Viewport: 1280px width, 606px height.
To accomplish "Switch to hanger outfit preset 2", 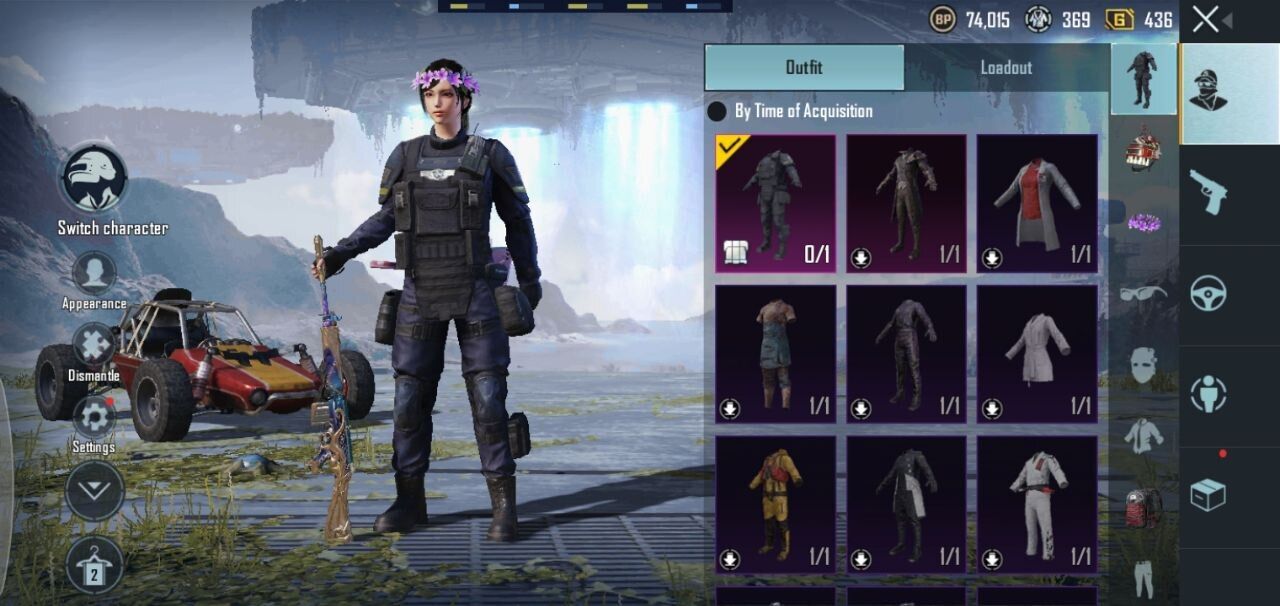I will click(x=94, y=566).
